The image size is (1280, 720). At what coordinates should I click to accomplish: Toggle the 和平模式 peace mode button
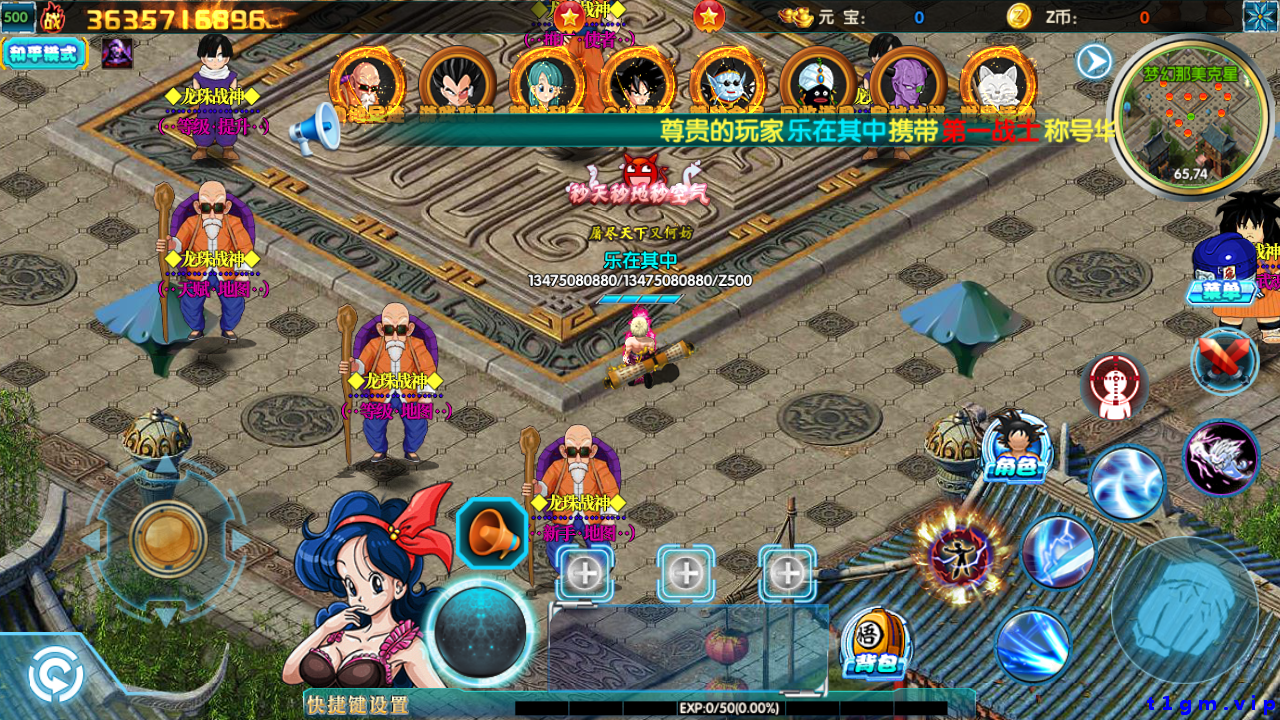click(x=44, y=53)
